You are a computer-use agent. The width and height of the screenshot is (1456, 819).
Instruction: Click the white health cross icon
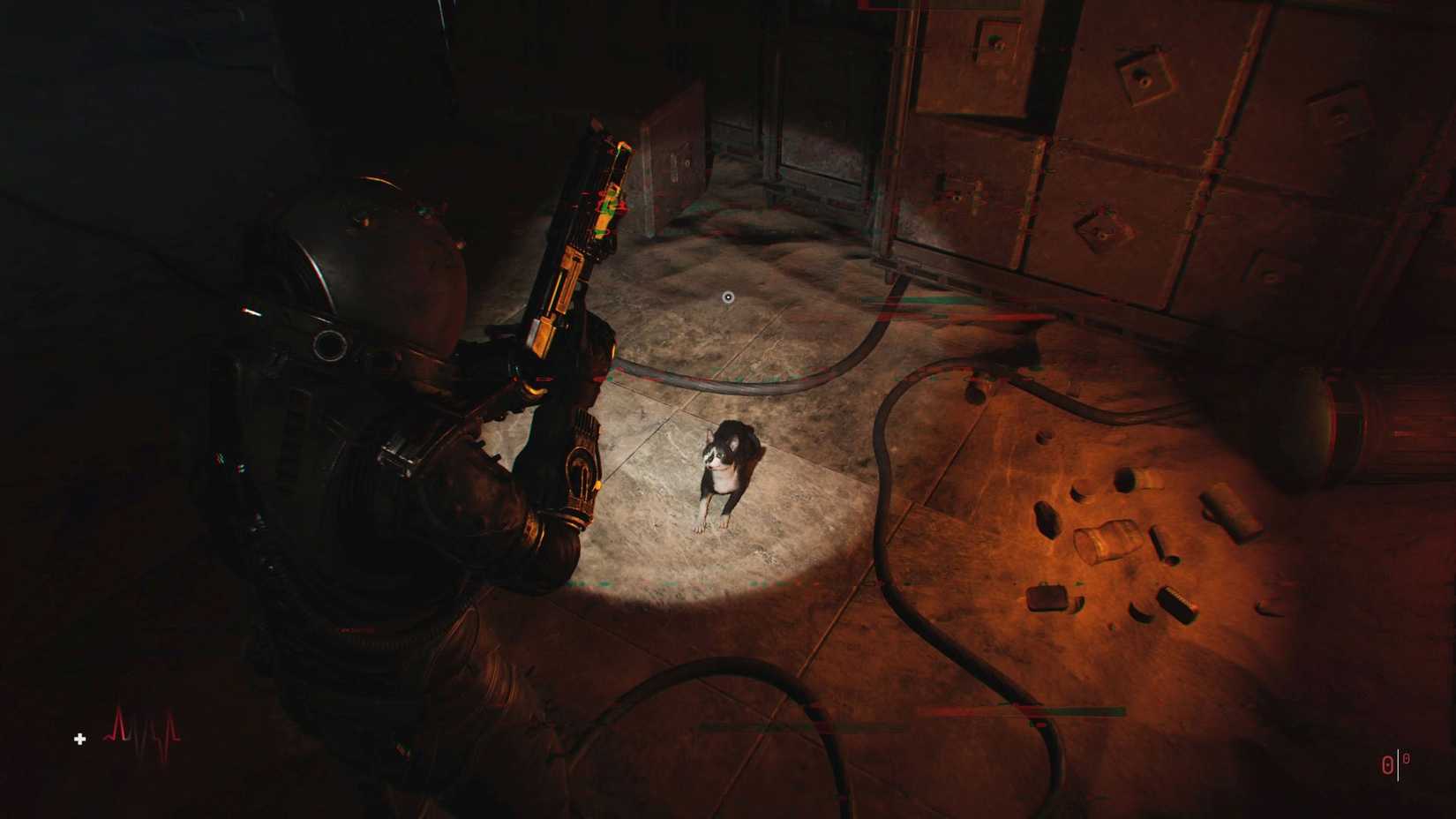(79, 740)
